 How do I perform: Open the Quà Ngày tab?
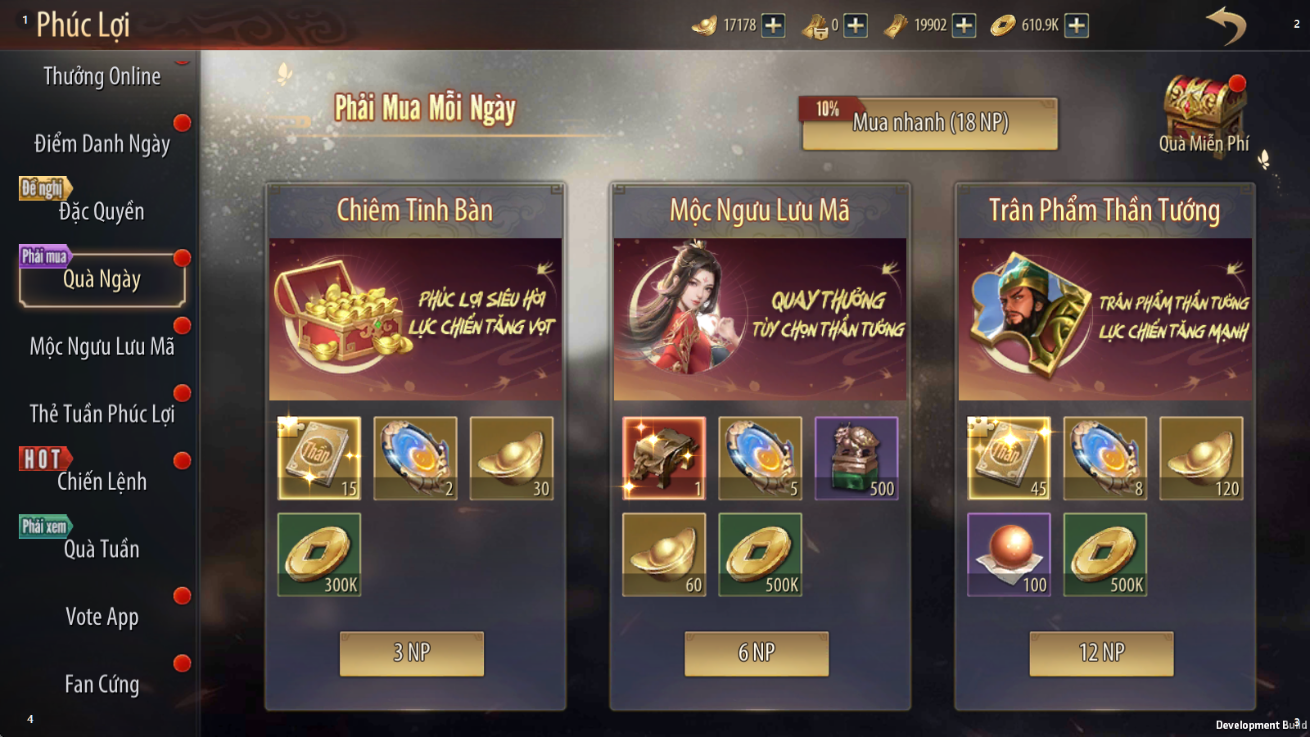pos(101,279)
